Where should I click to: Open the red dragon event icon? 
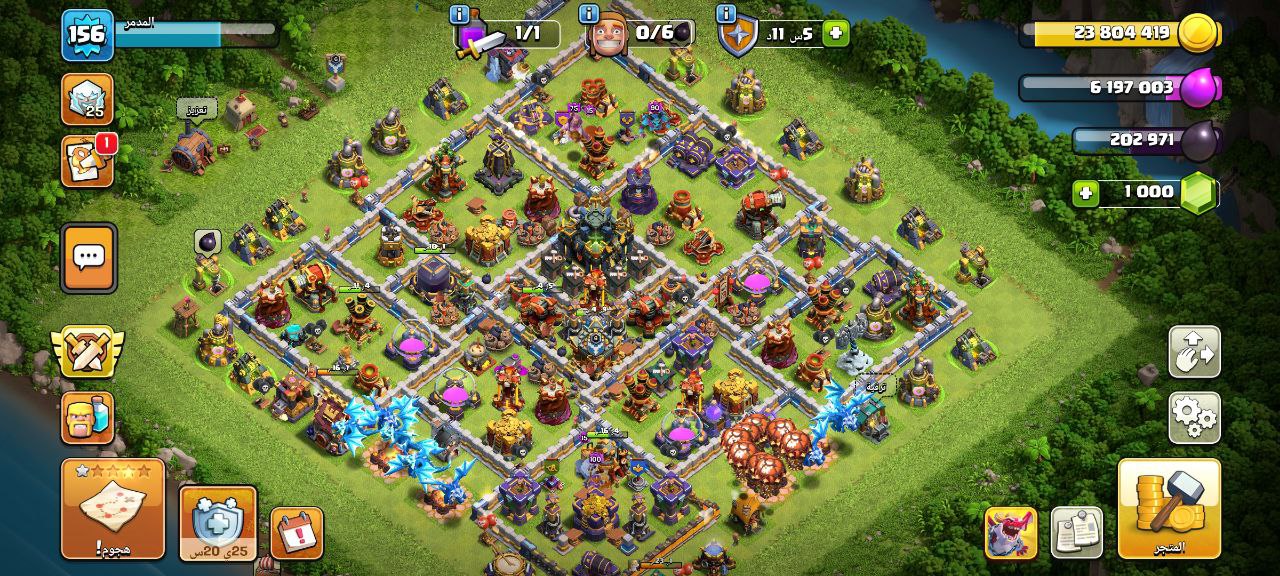1010,532
